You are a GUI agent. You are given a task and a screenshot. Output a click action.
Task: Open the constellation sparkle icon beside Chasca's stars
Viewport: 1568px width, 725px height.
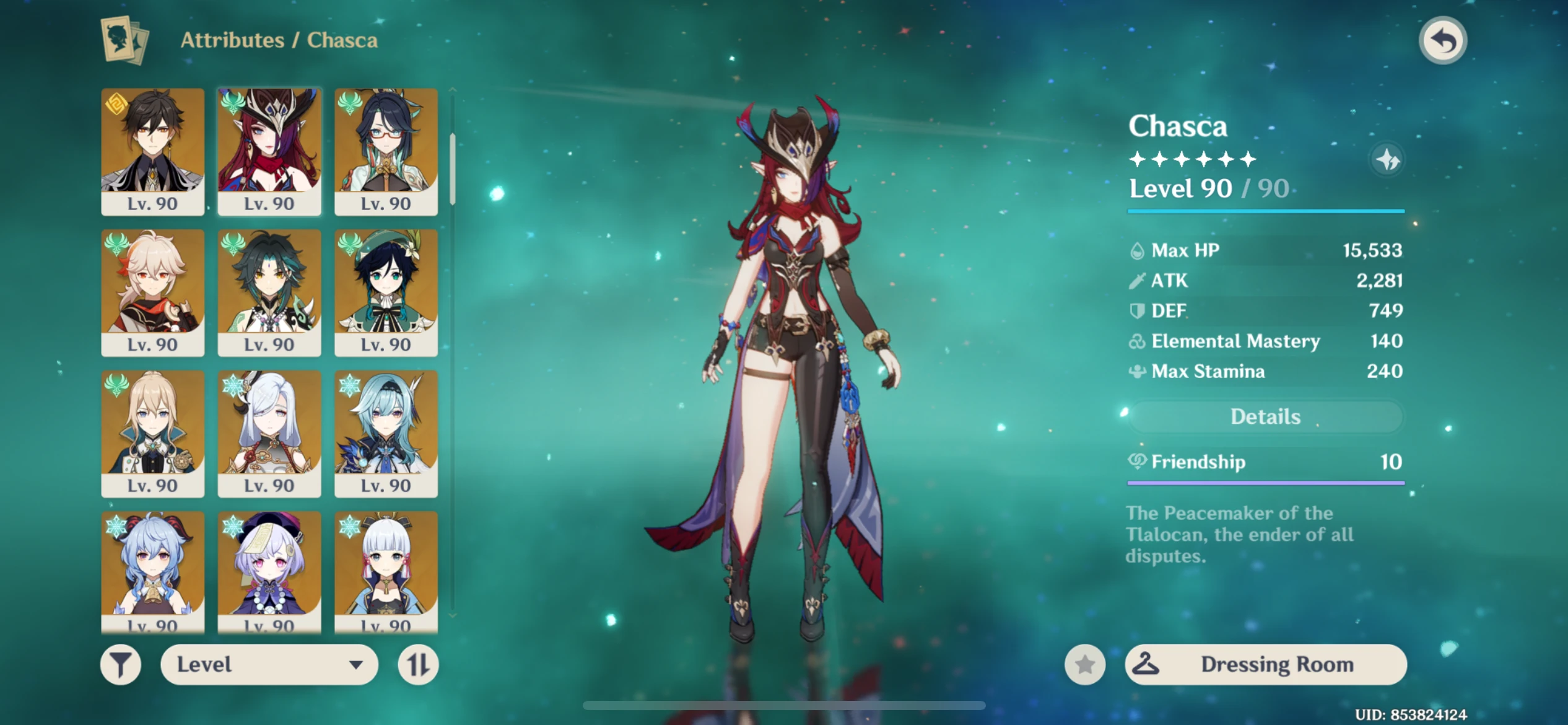click(1388, 160)
